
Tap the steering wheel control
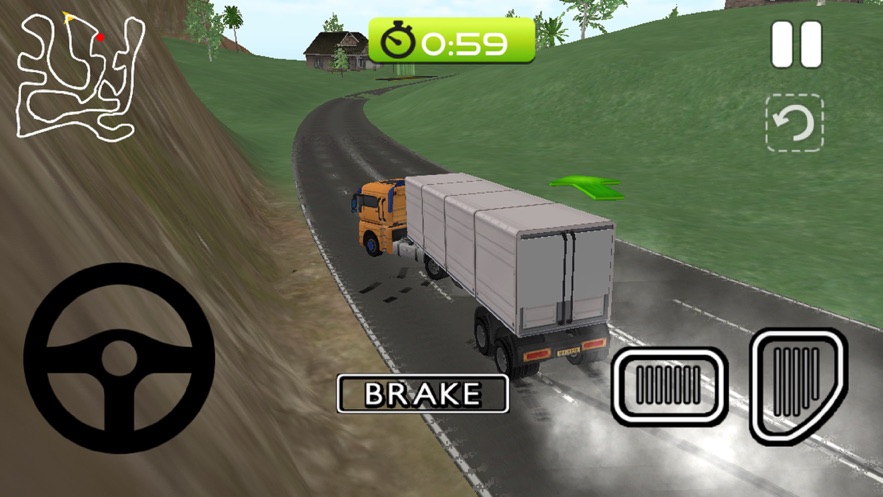tap(119, 357)
